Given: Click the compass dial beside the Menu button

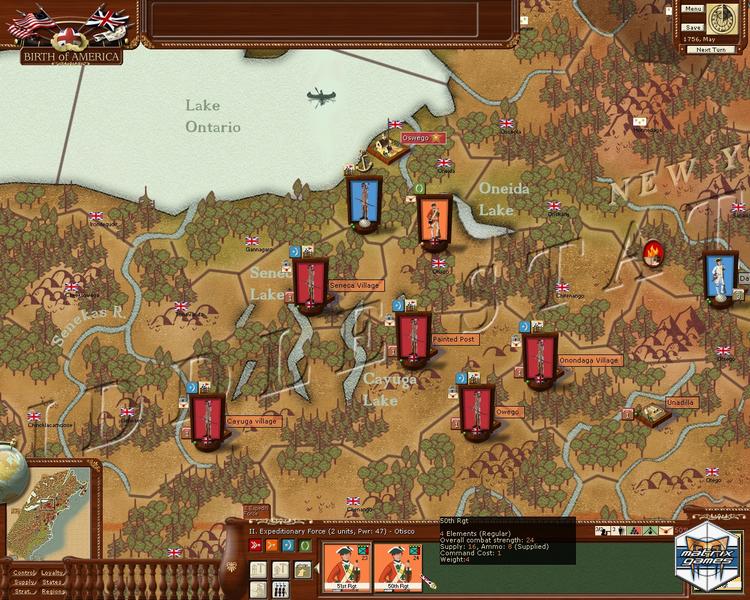Looking at the screenshot, I should [724, 17].
